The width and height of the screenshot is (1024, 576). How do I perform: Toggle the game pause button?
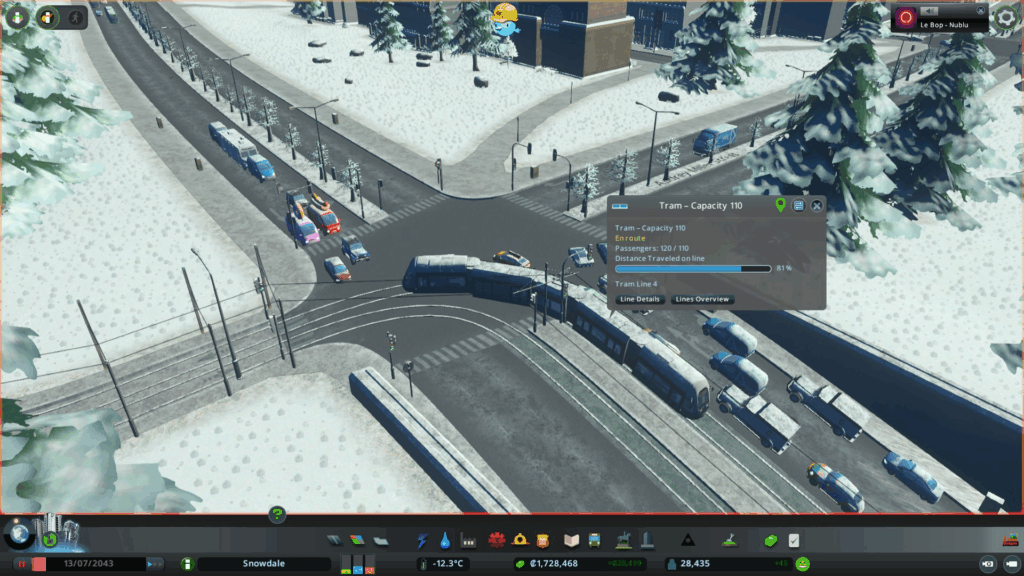tap(19, 564)
